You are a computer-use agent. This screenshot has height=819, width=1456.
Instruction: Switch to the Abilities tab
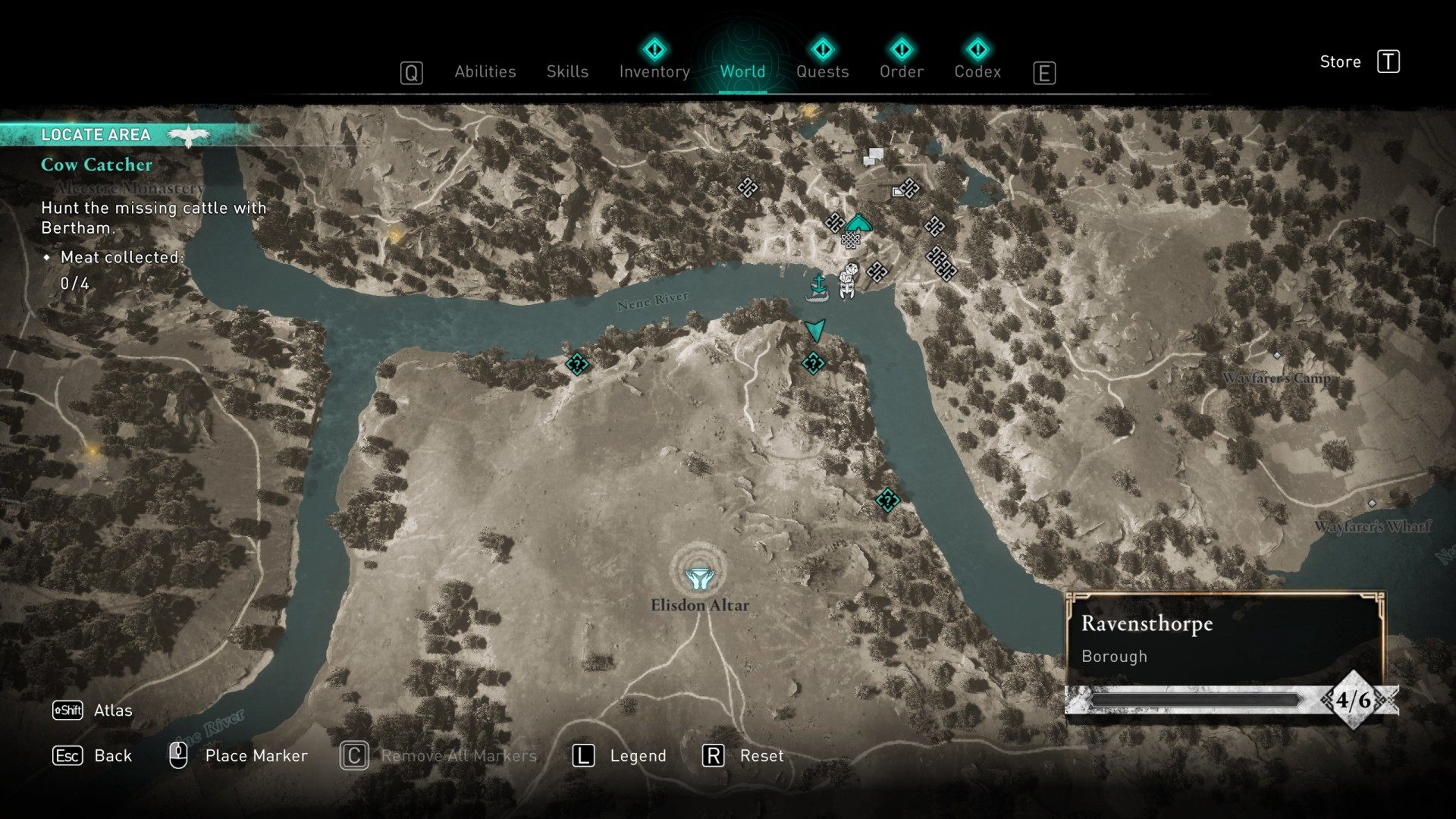click(x=485, y=71)
